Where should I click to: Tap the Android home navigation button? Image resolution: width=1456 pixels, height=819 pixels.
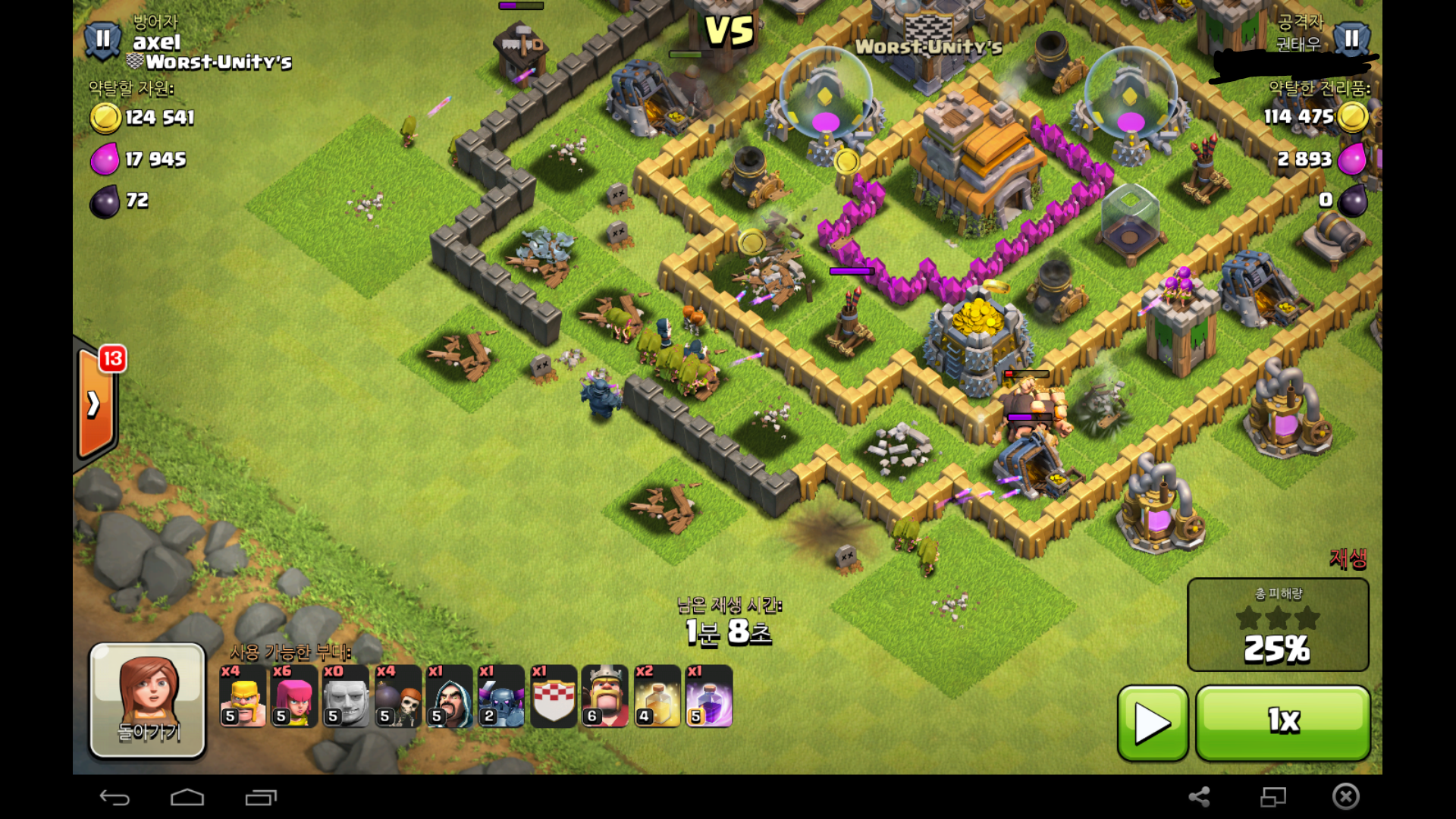[x=187, y=797]
